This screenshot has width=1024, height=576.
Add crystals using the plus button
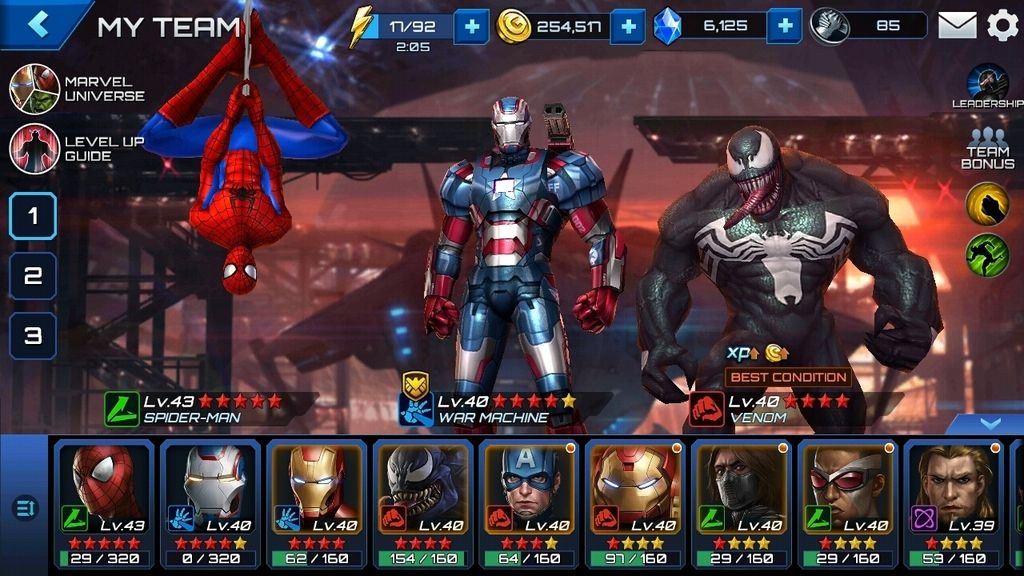785,26
